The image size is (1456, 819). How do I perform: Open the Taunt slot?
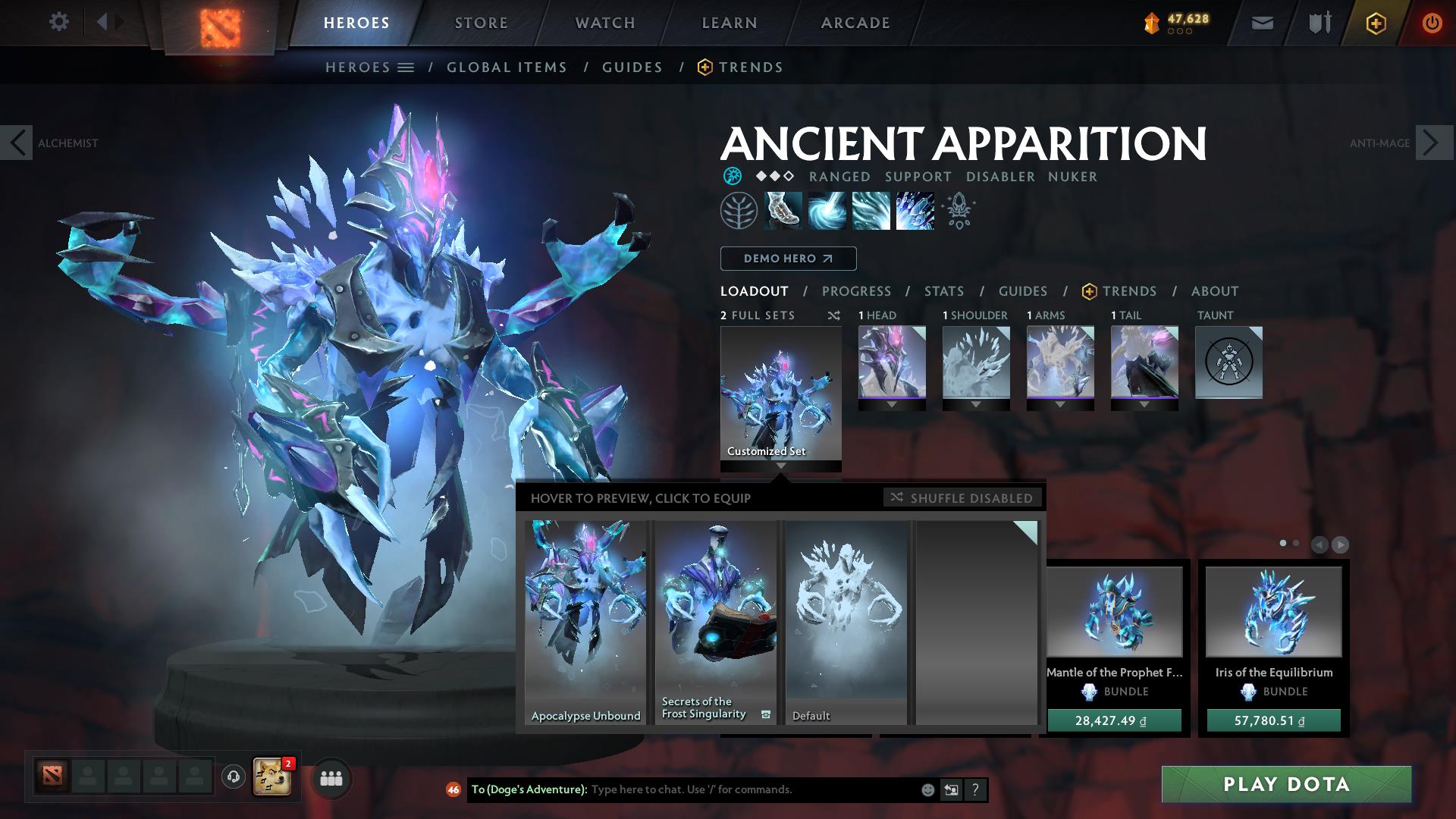point(1228,362)
